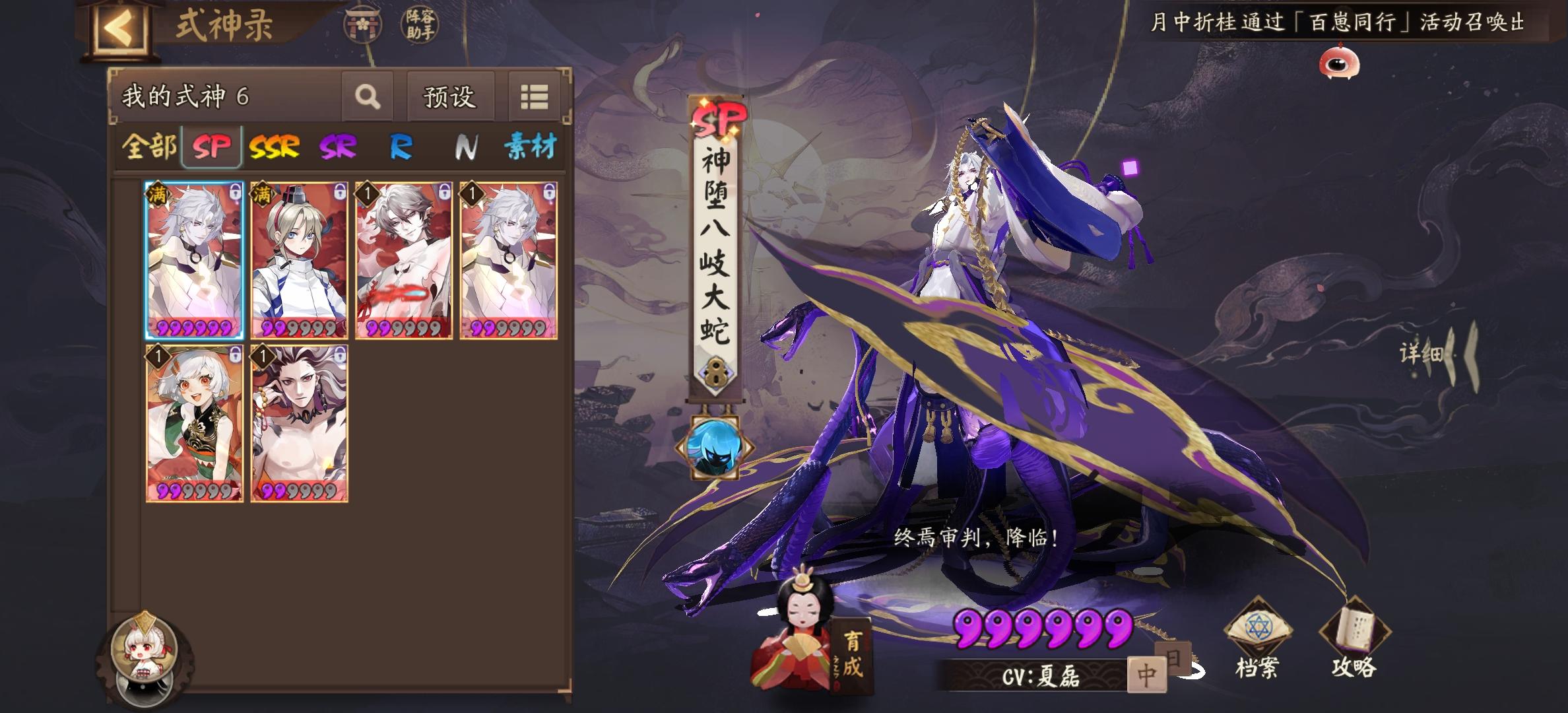The height and width of the screenshot is (713, 1568).
Task: Open the search magnifier for shikigami
Action: pyautogui.click(x=368, y=96)
